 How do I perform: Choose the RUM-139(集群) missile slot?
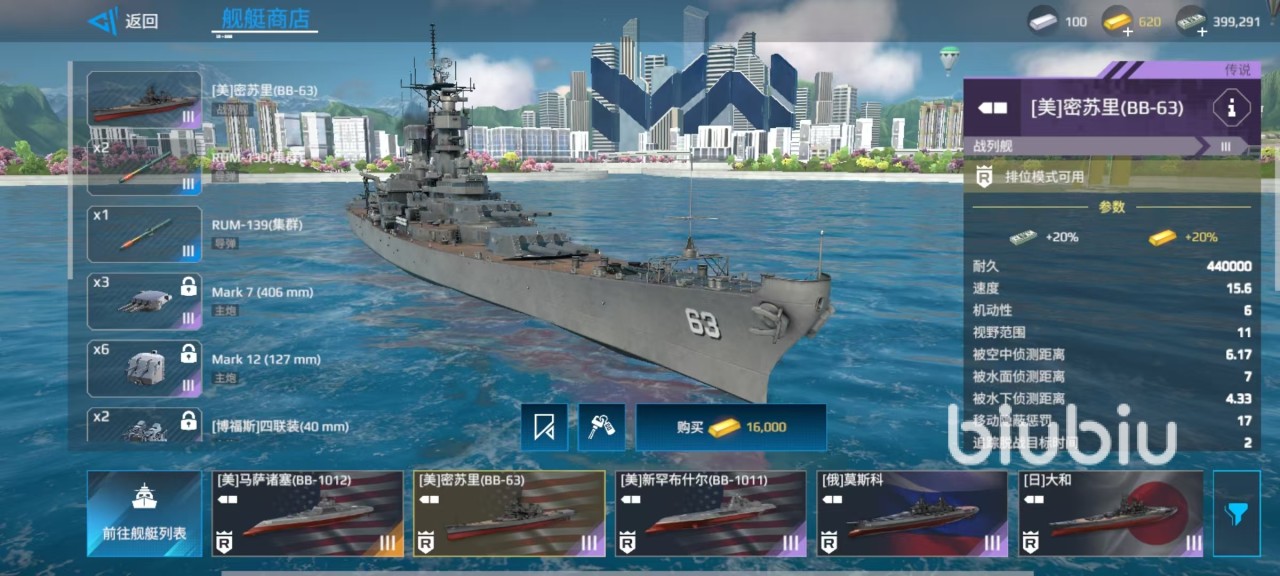coord(144,234)
